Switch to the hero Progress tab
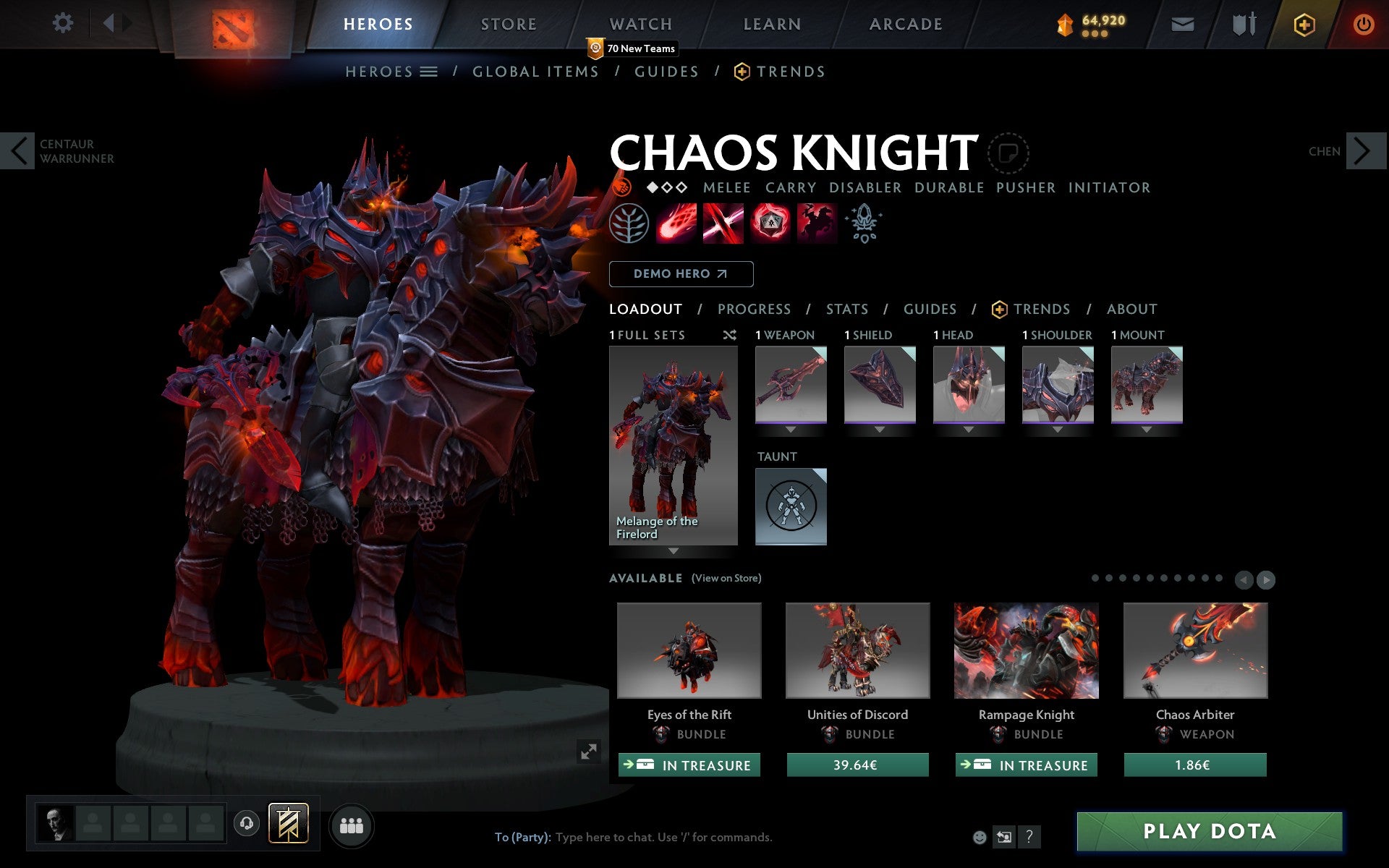Screen dimensions: 1389x868 point(754,310)
